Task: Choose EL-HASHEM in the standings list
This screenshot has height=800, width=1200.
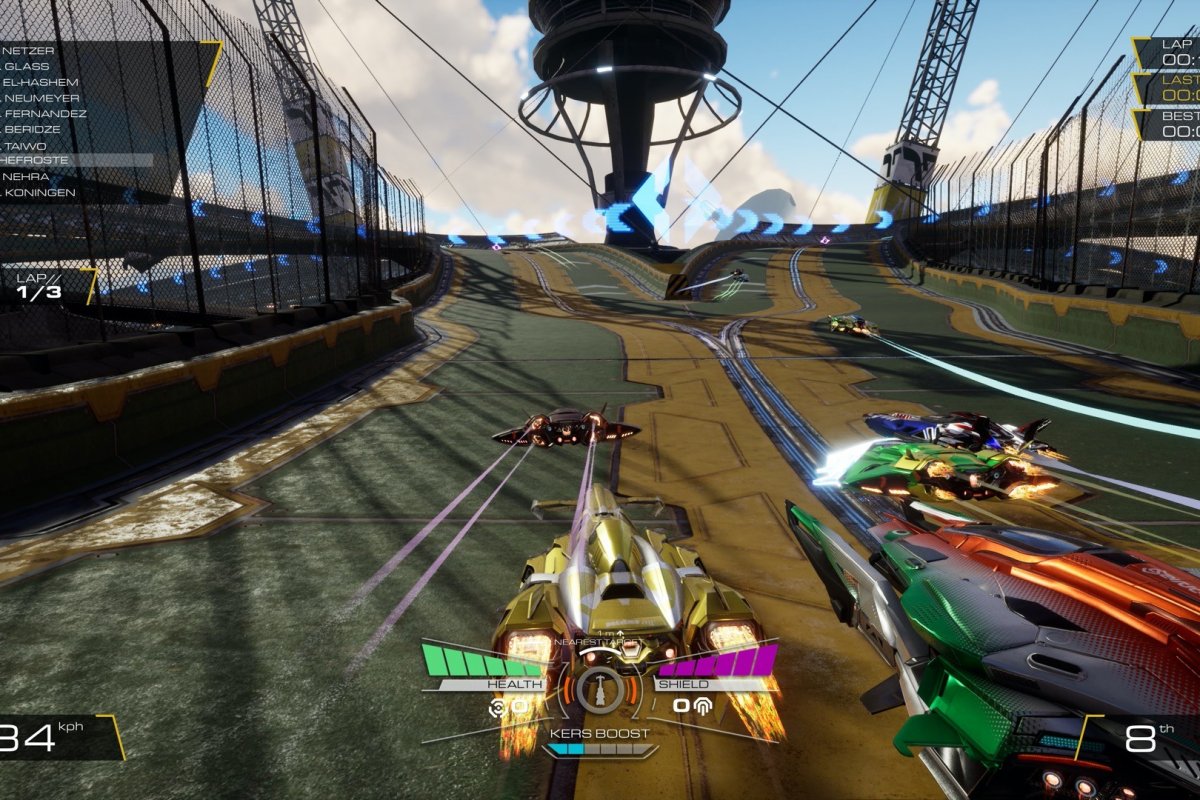Action: pyautogui.click(x=40, y=82)
